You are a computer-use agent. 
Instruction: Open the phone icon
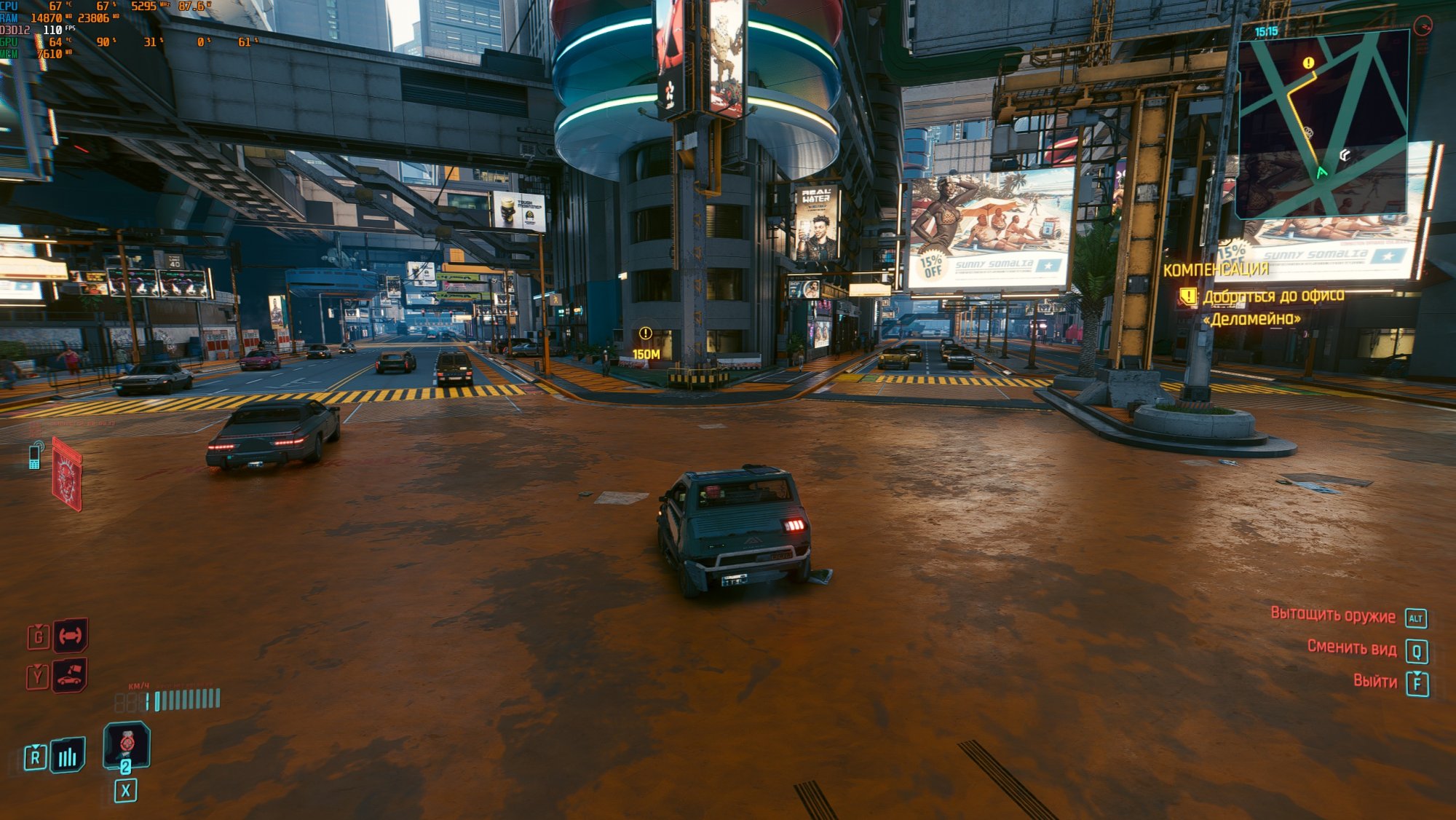point(34,457)
